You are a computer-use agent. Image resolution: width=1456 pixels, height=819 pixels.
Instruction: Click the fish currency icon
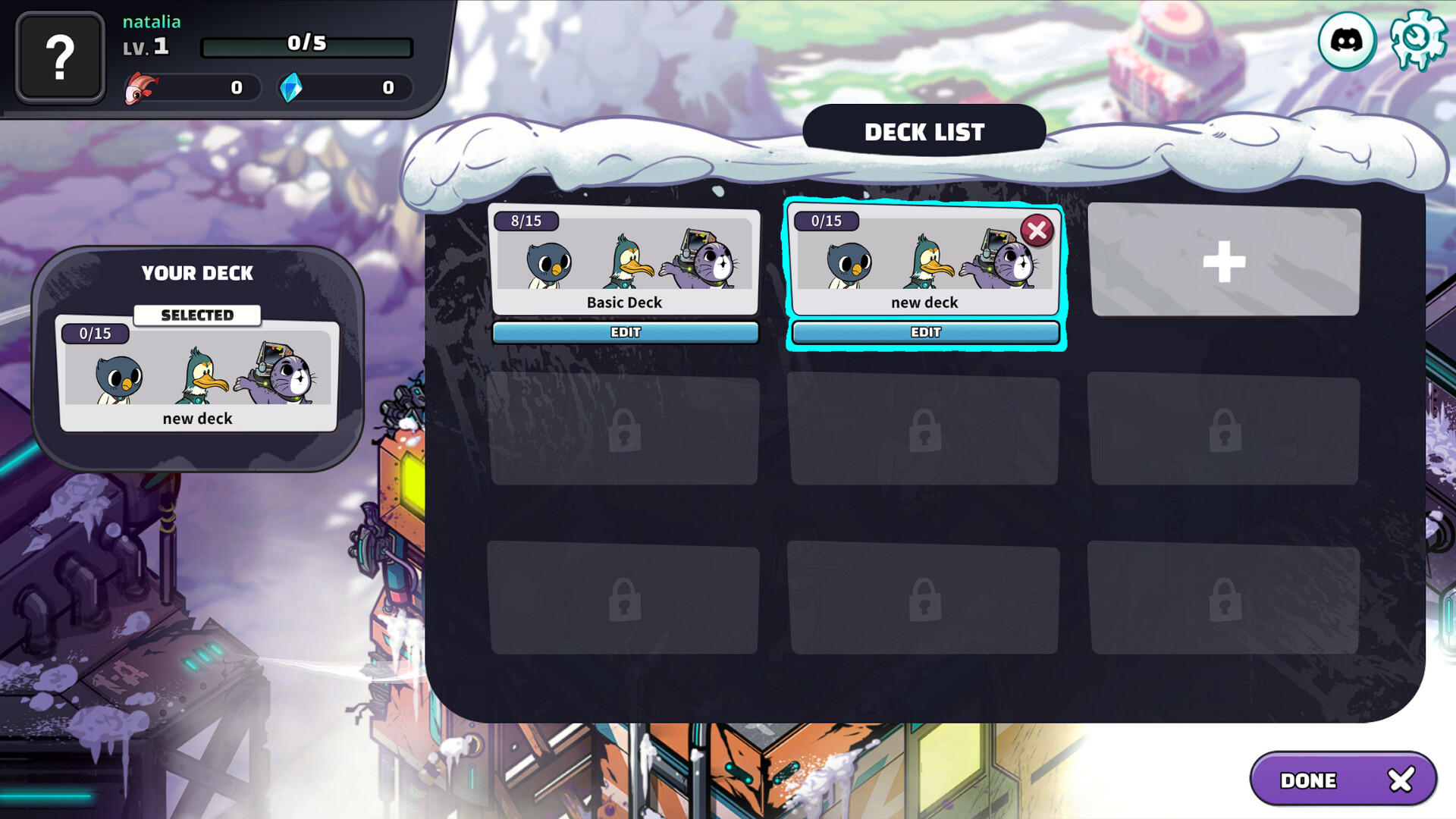pos(140,87)
